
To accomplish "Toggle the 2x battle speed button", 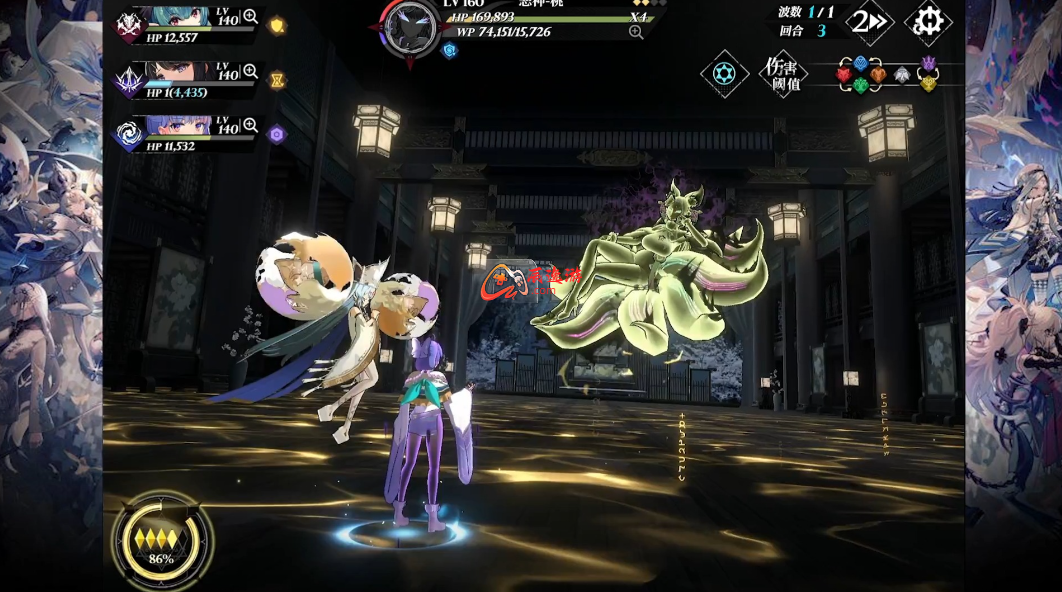I will tap(868, 22).
